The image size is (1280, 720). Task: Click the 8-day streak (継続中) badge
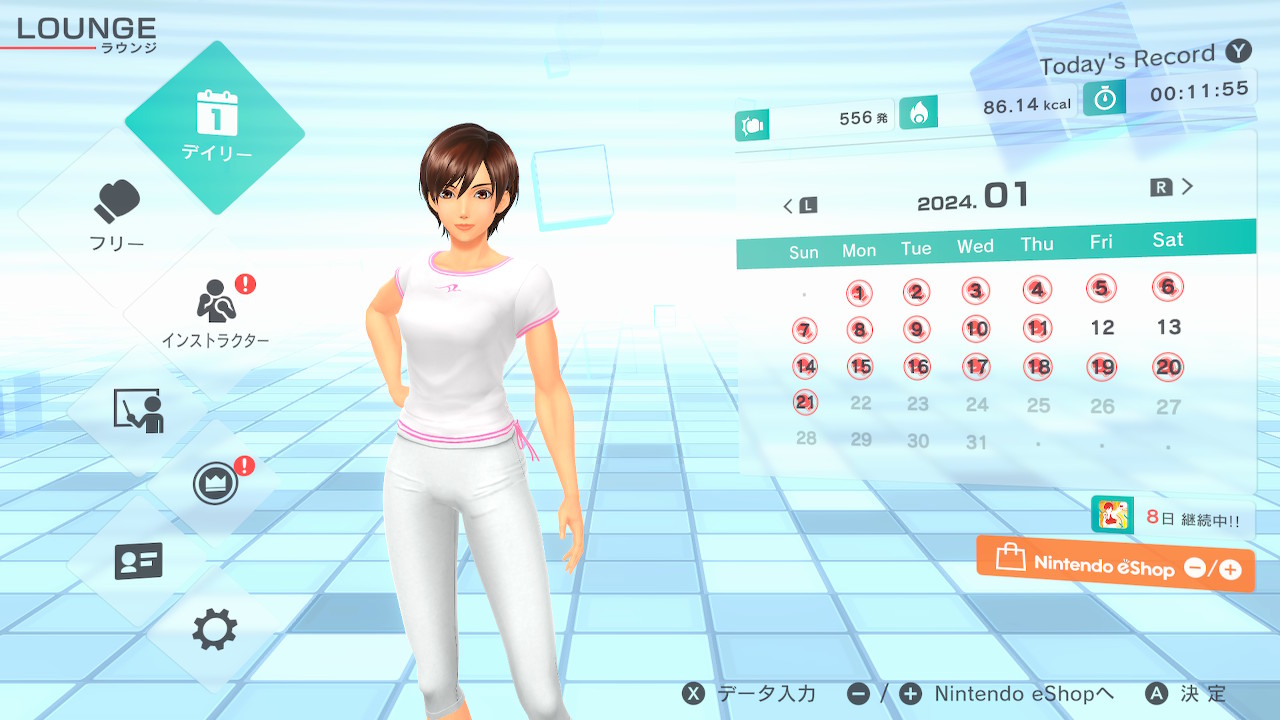[1172, 518]
